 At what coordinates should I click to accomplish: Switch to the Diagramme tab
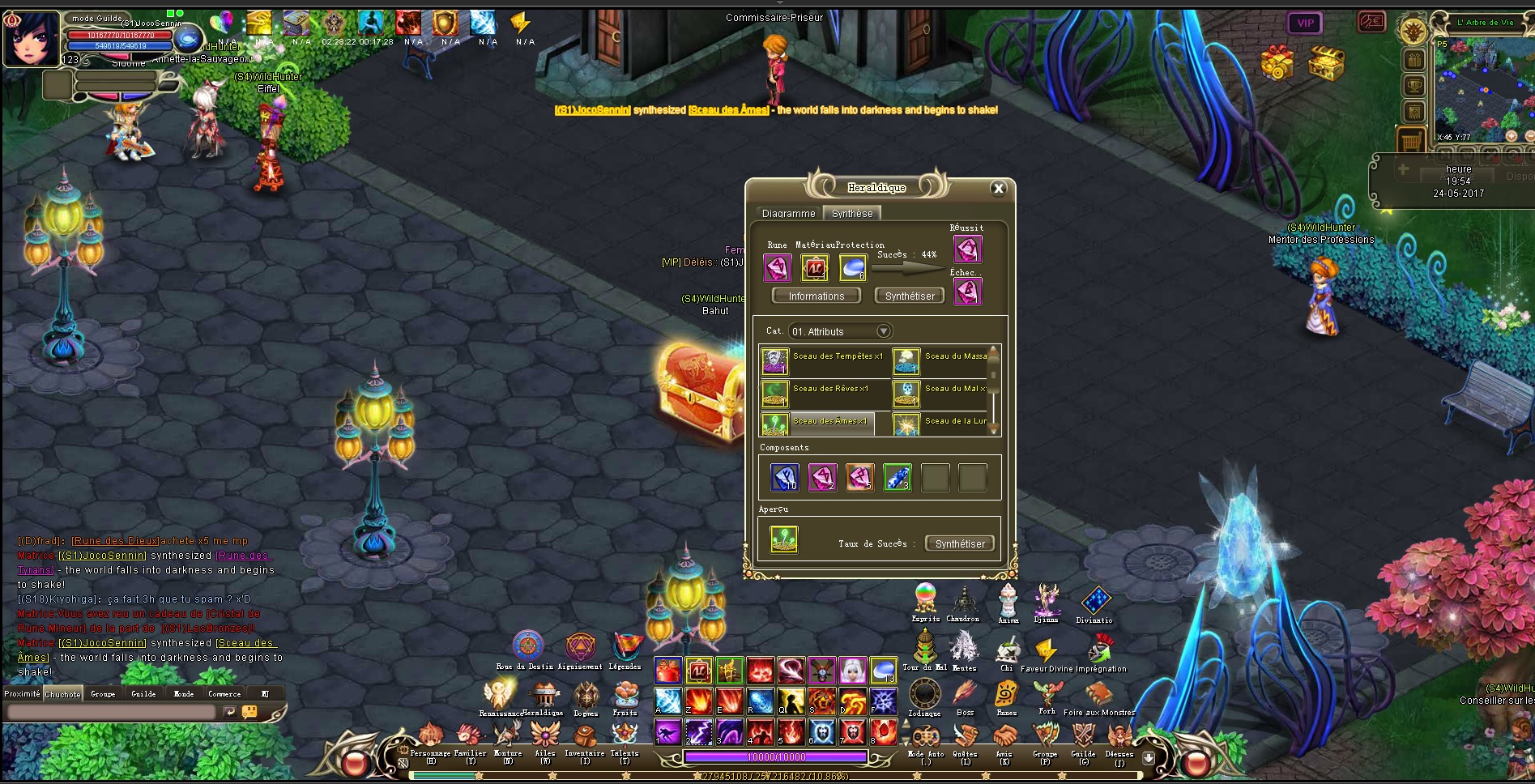coord(788,214)
